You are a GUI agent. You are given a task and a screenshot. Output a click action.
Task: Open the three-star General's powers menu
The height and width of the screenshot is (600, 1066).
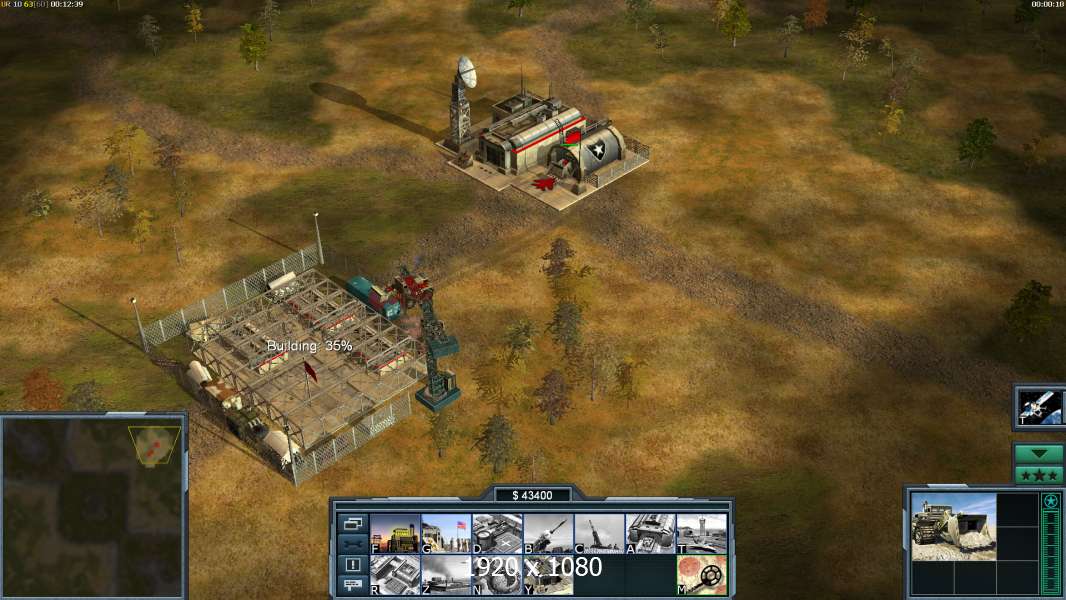click(1038, 474)
